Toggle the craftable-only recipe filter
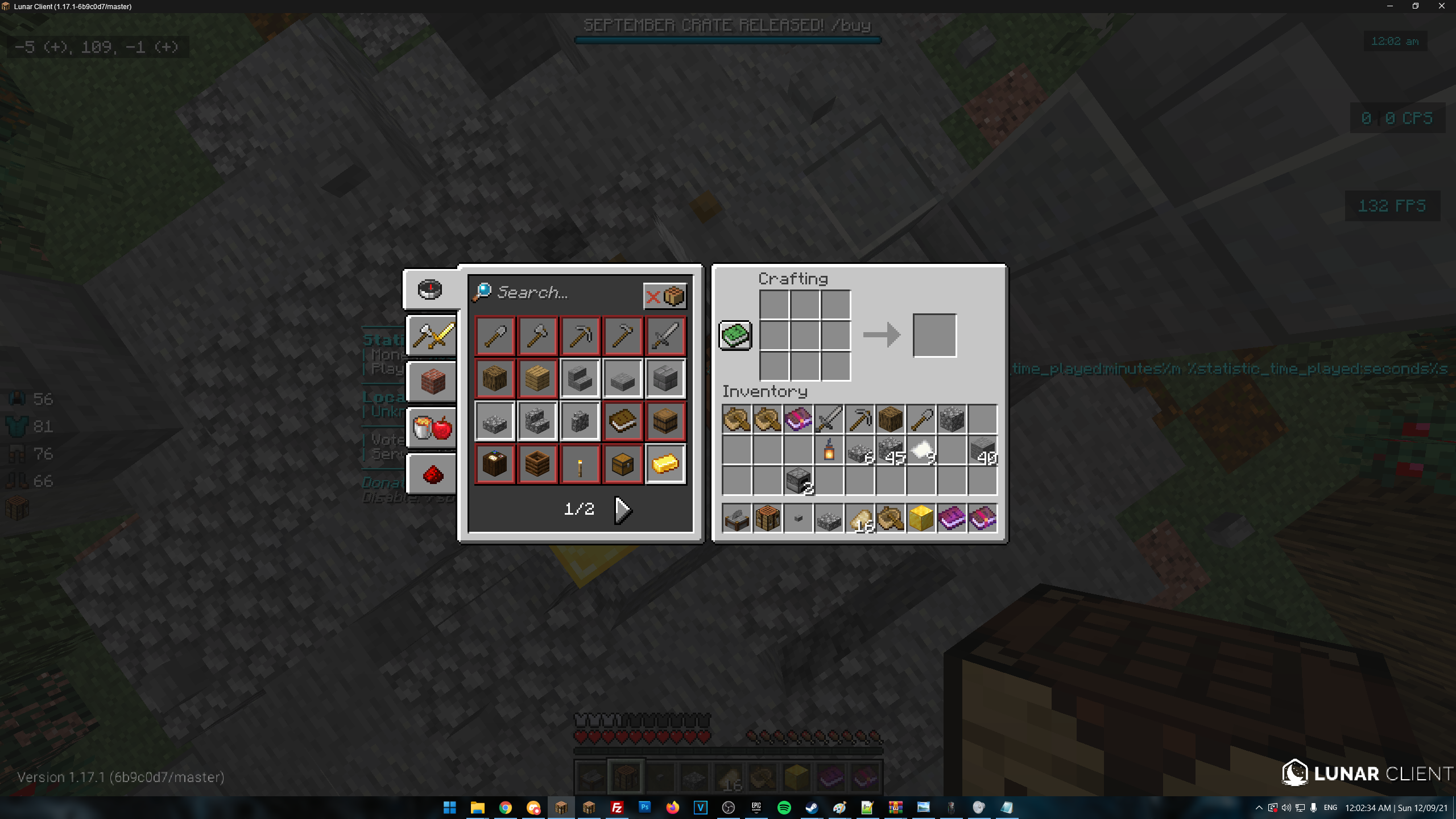Screen dimensions: 1456x819 click(x=665, y=295)
